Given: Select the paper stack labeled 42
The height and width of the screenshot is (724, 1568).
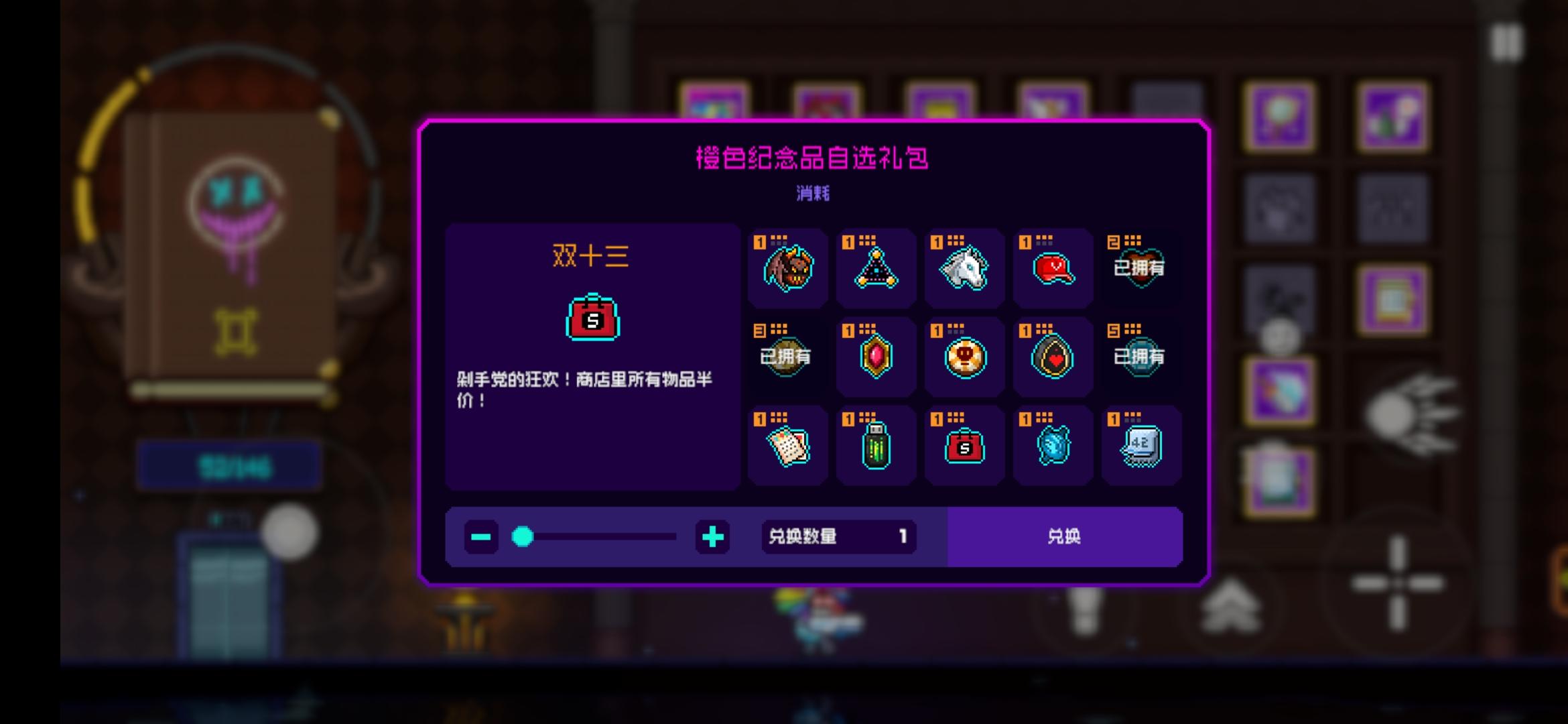Looking at the screenshot, I should 1141,445.
